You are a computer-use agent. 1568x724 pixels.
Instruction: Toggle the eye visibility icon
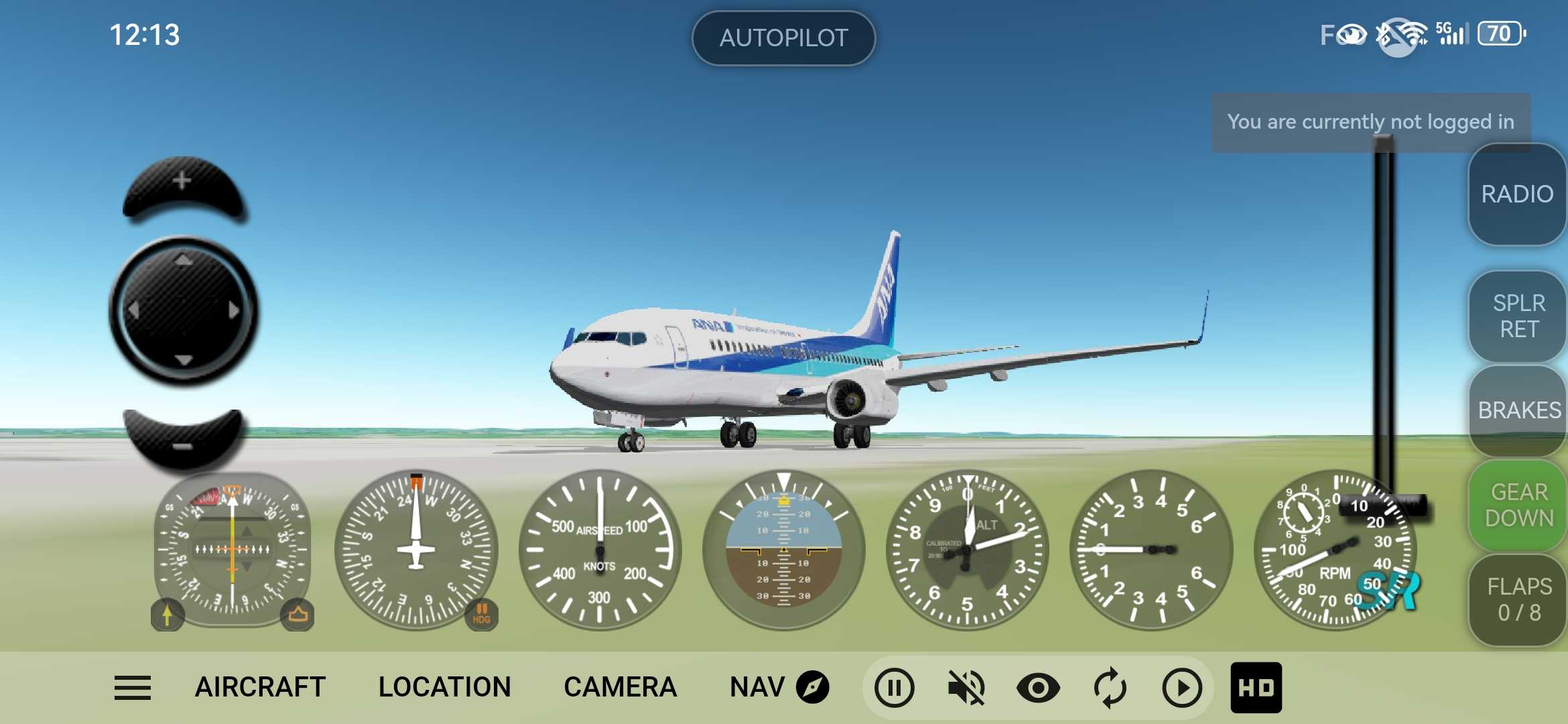[1038, 688]
